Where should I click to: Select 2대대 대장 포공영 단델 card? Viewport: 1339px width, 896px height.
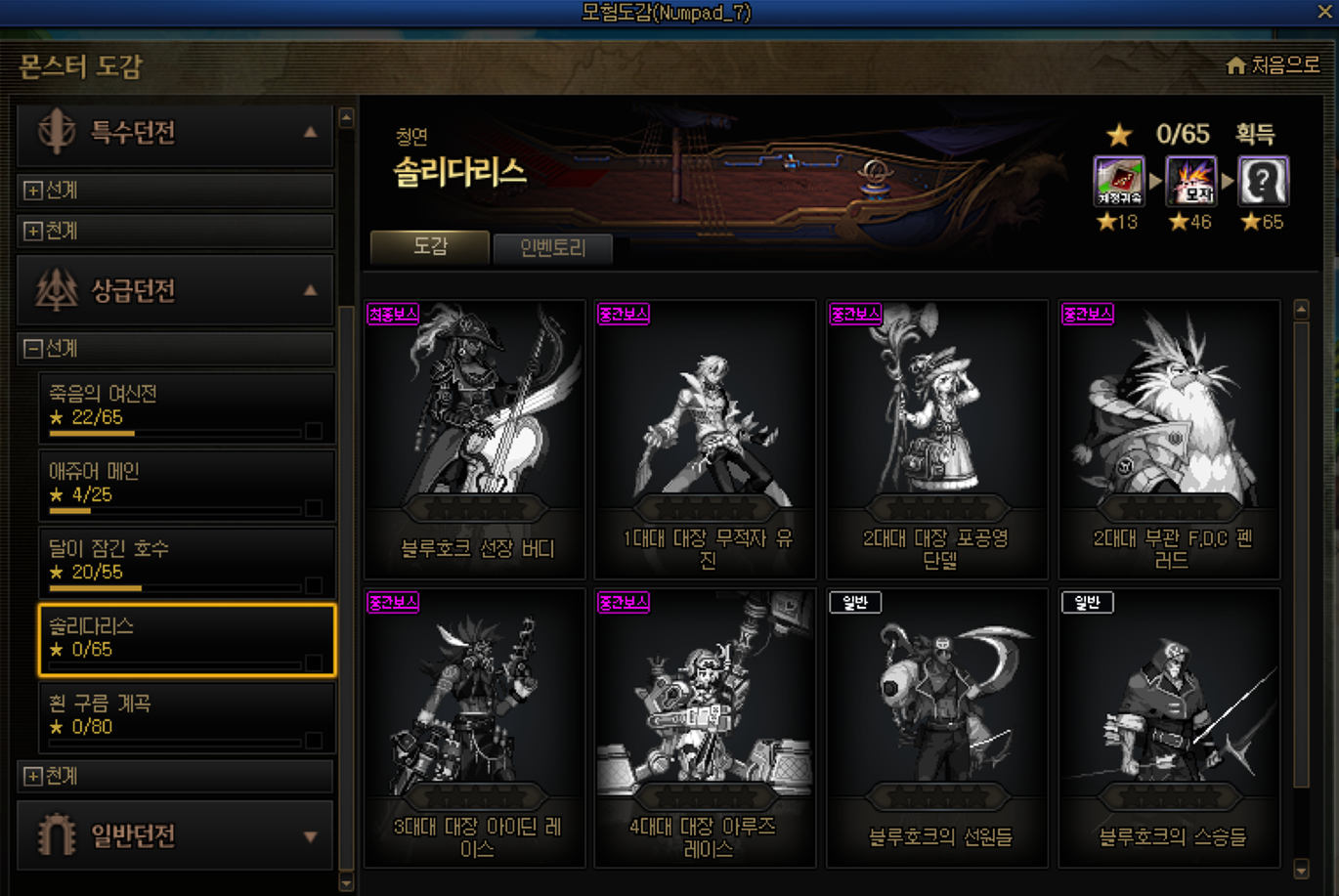point(937,439)
